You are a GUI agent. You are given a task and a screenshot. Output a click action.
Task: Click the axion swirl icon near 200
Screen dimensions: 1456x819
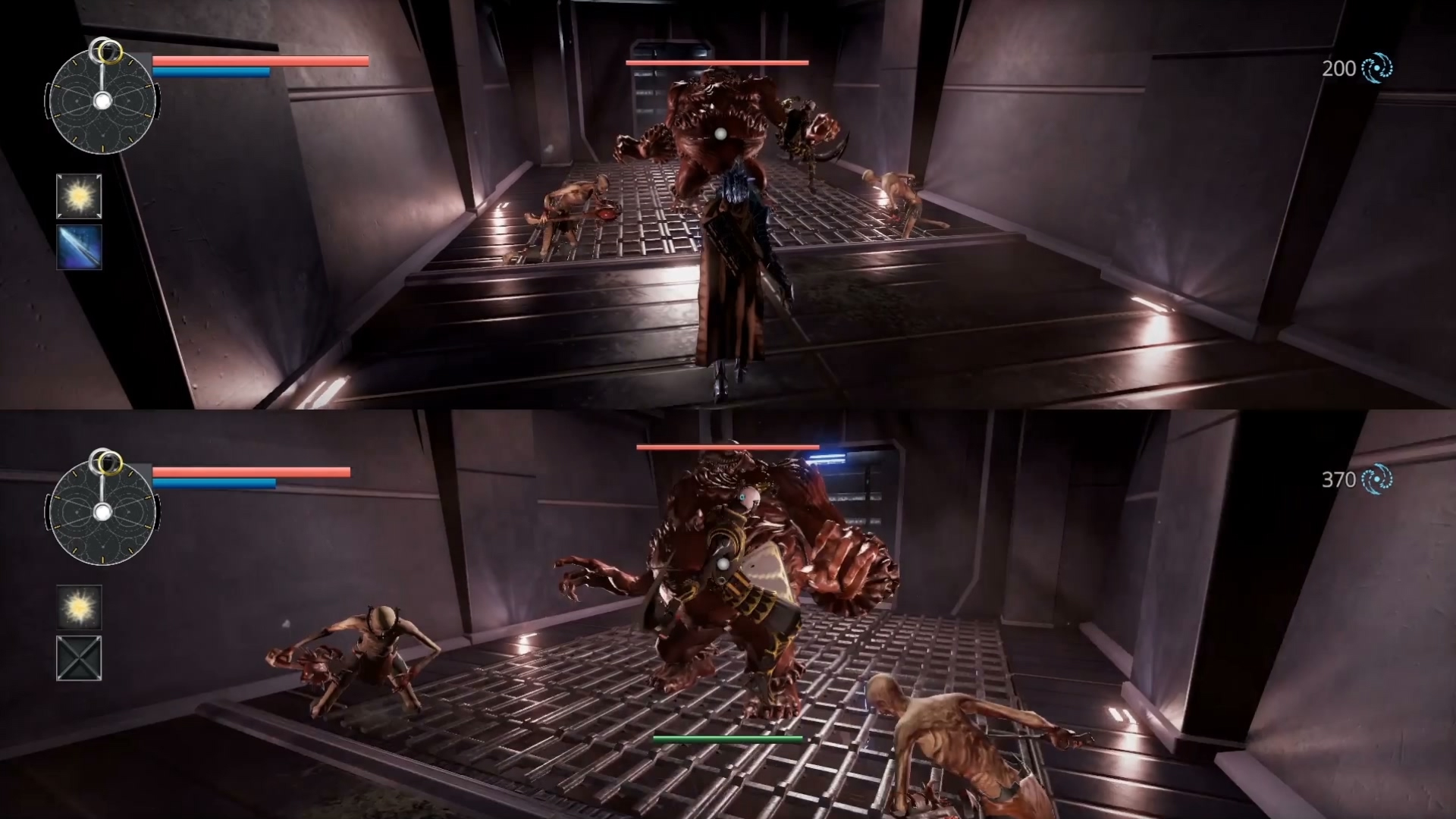click(x=1376, y=68)
